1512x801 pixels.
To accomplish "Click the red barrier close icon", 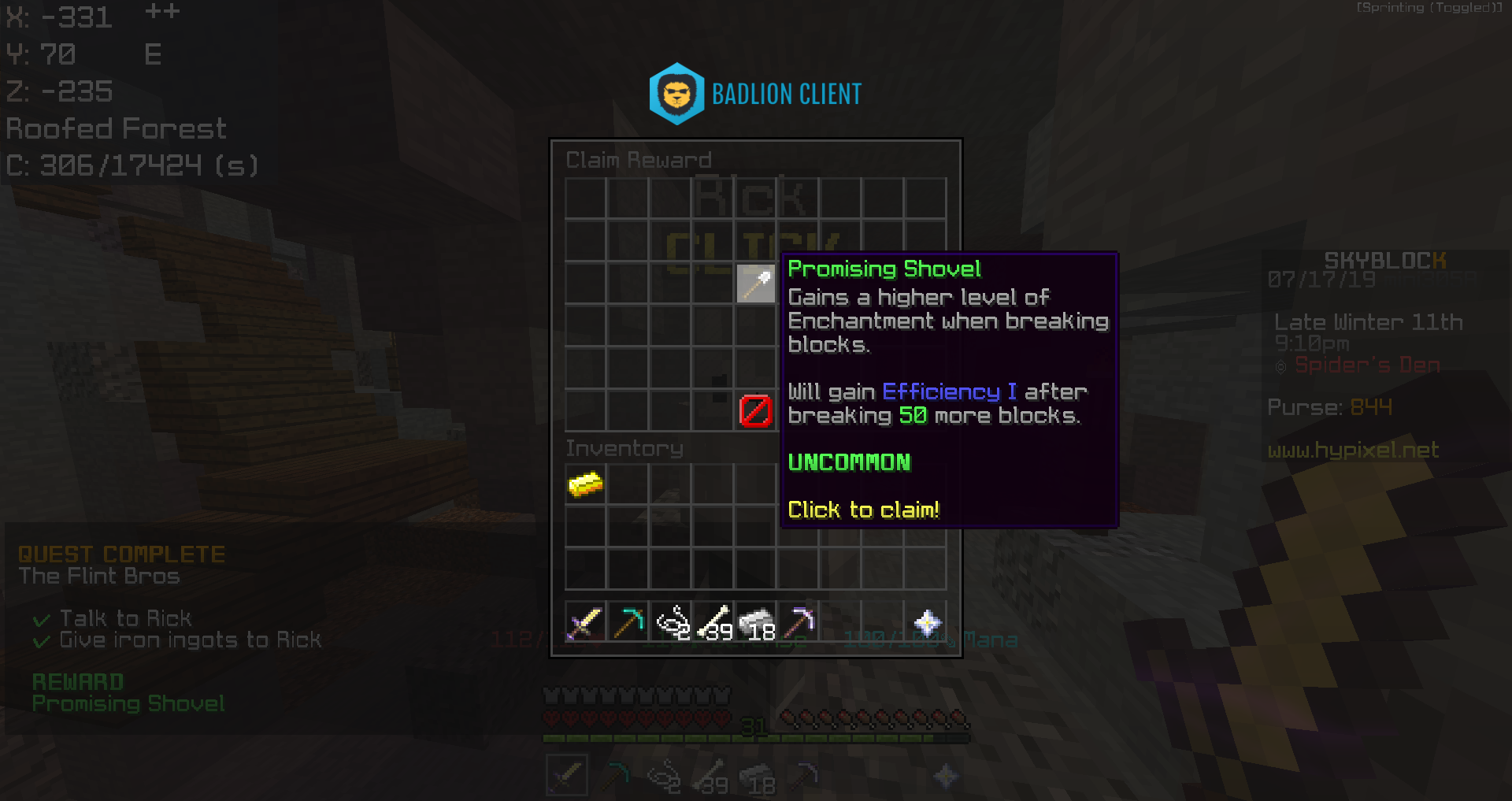I will (x=754, y=410).
